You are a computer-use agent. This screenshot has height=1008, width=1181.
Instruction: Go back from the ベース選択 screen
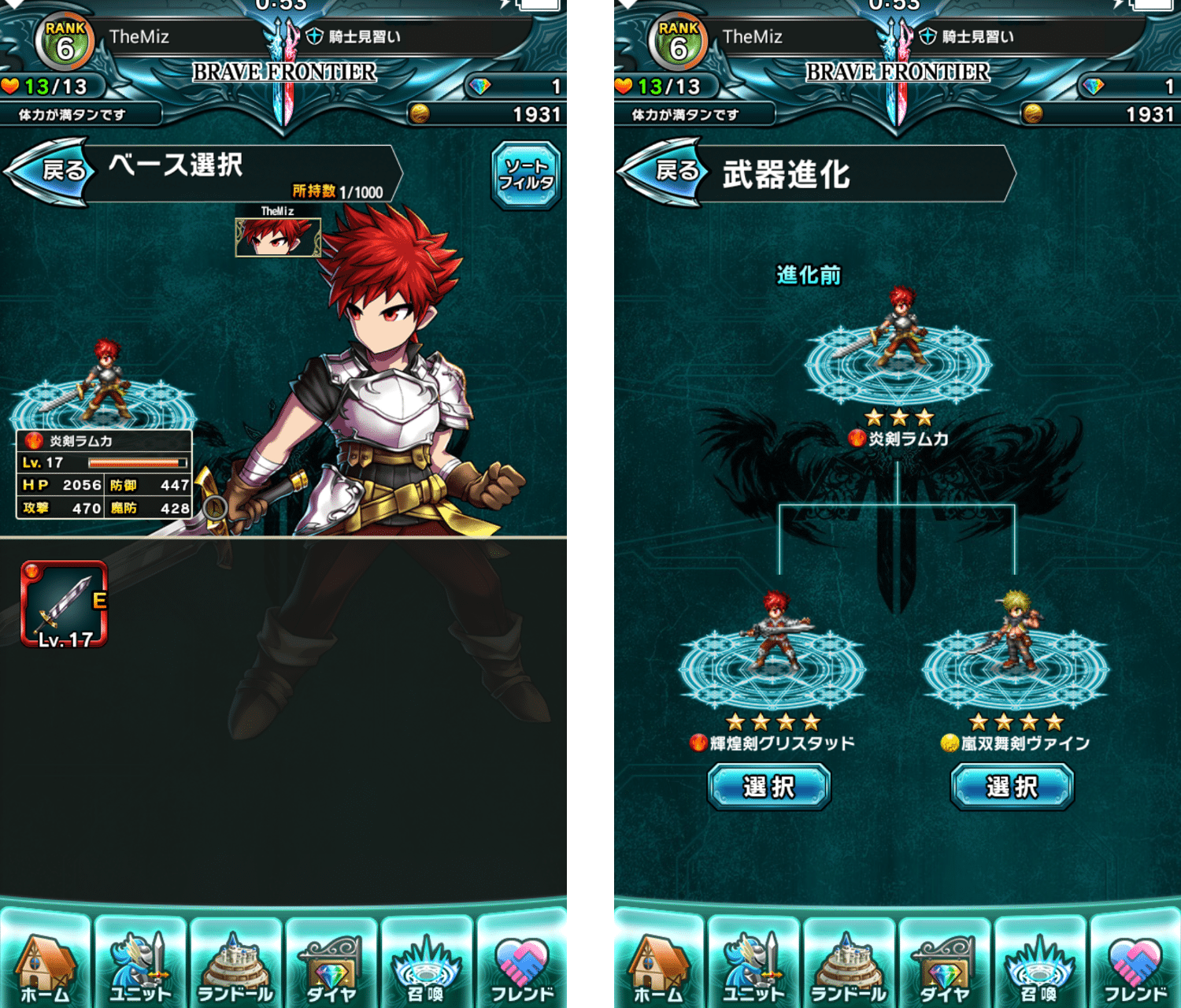coord(50,171)
